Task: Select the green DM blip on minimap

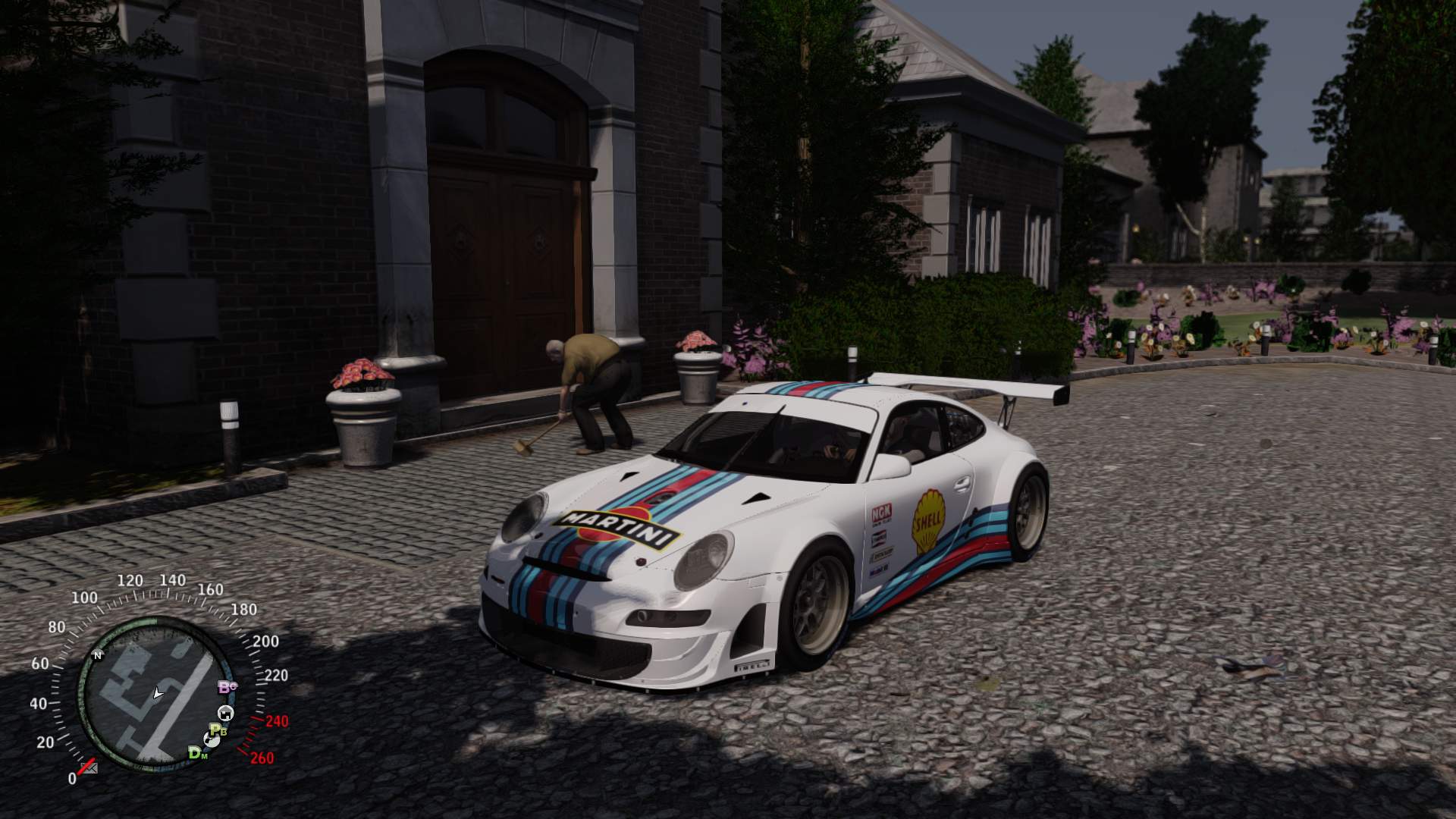Action: coord(198,753)
